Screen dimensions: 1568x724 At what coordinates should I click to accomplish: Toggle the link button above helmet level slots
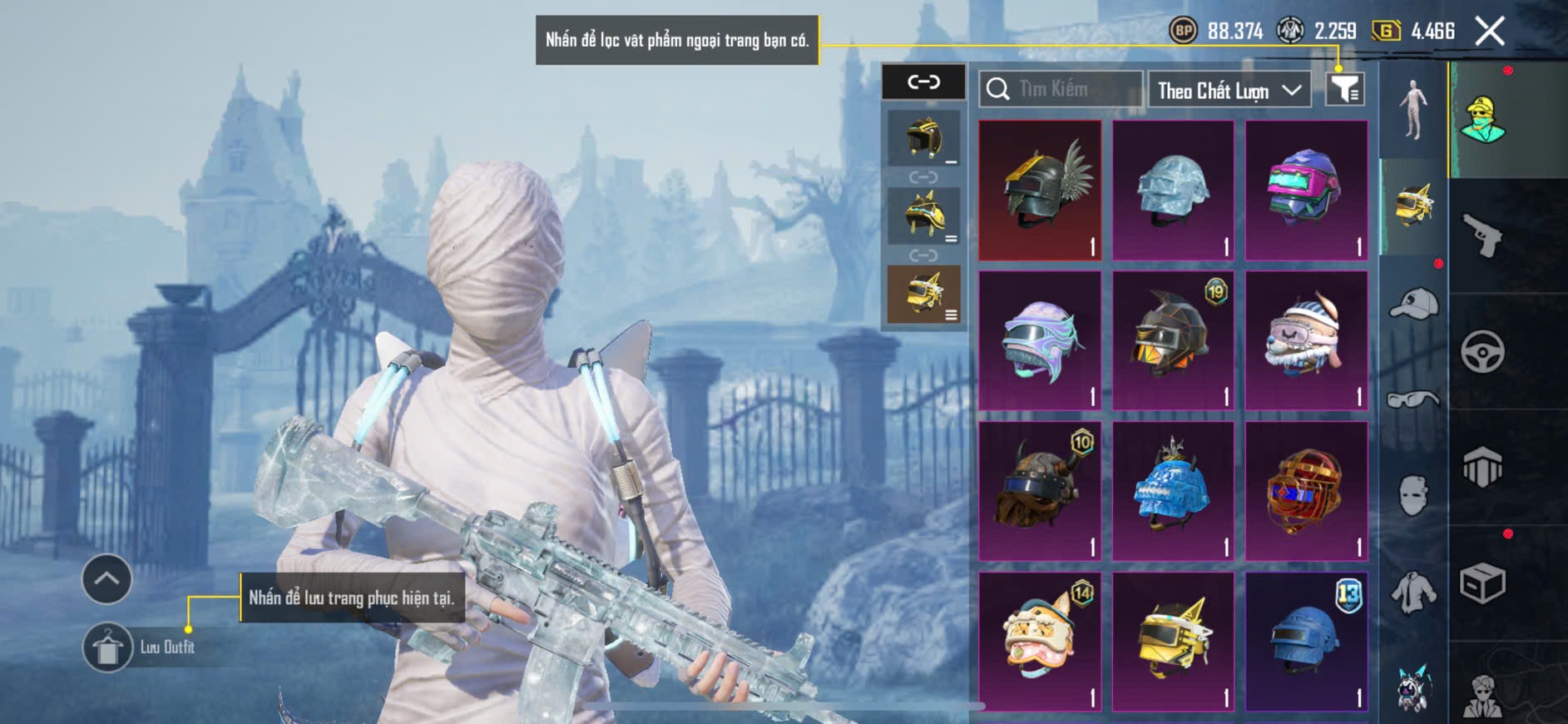[923, 82]
